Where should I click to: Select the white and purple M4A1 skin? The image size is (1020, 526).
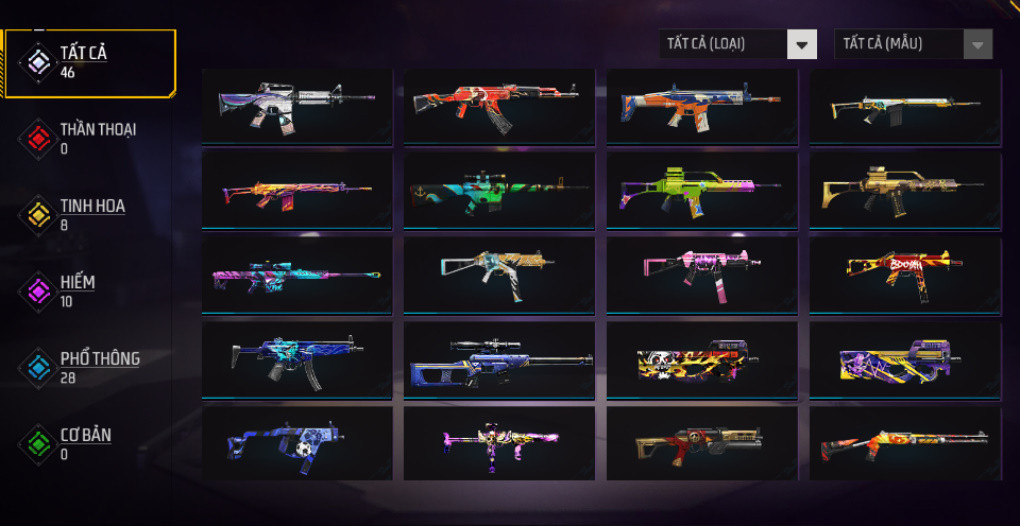click(297, 105)
